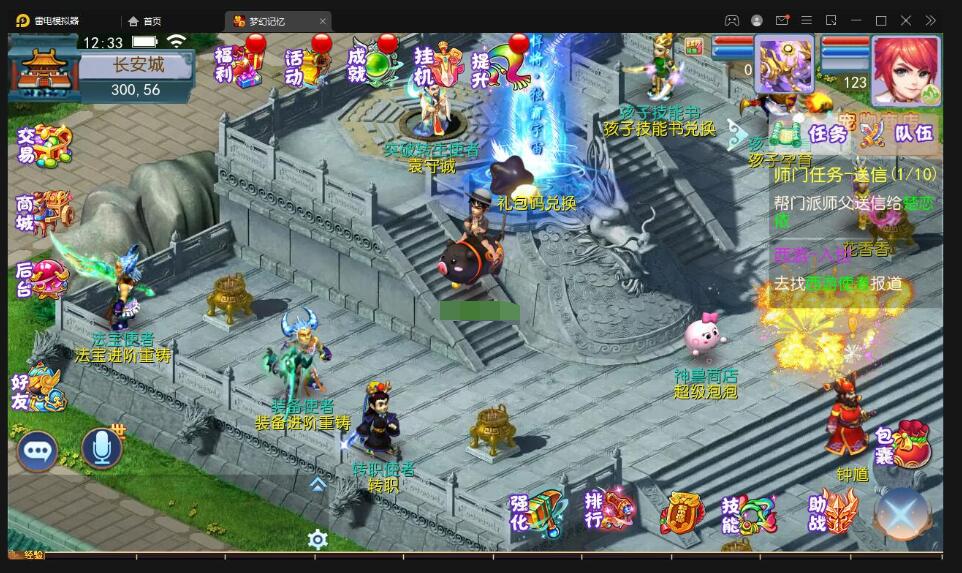The image size is (962, 573).
Task: Open the 后台 backstage icon
Action: [x=43, y=277]
